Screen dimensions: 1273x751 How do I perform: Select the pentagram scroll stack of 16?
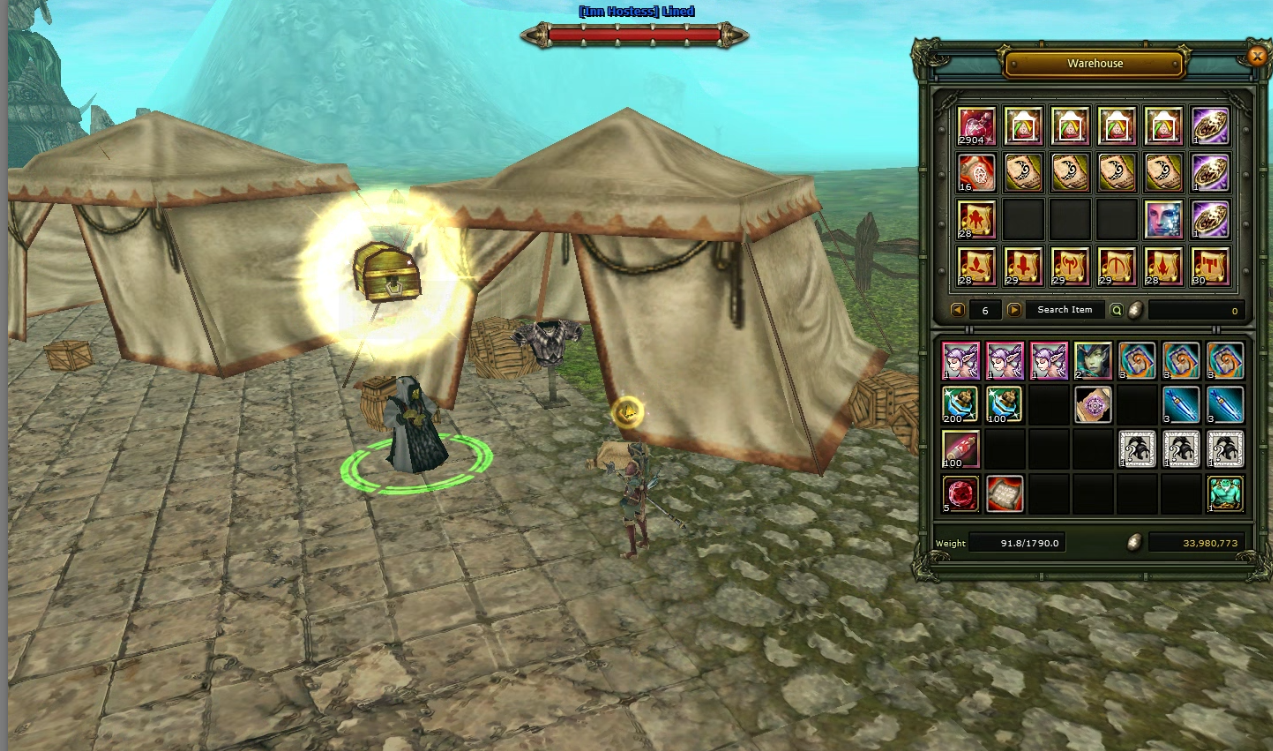[x=977, y=173]
